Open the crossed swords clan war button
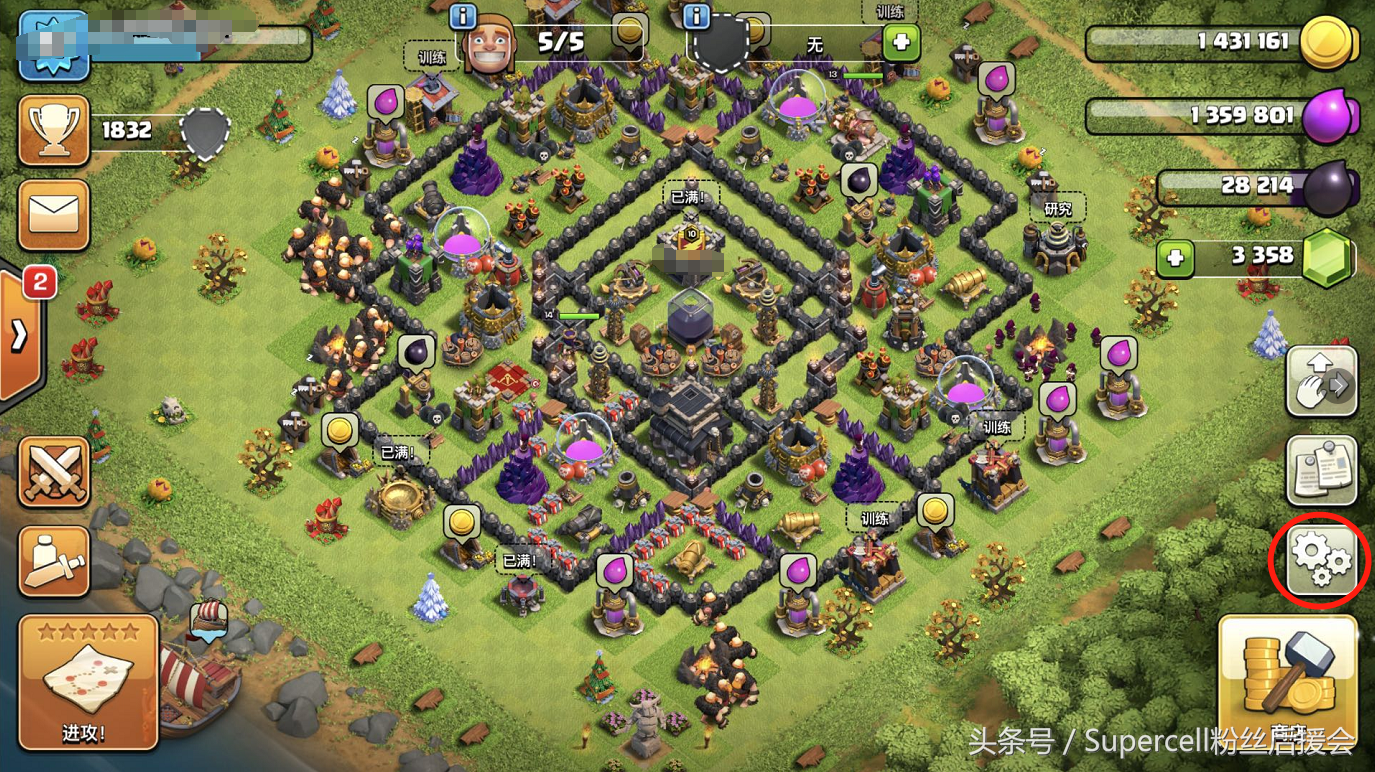The height and width of the screenshot is (772, 1375). [54, 472]
